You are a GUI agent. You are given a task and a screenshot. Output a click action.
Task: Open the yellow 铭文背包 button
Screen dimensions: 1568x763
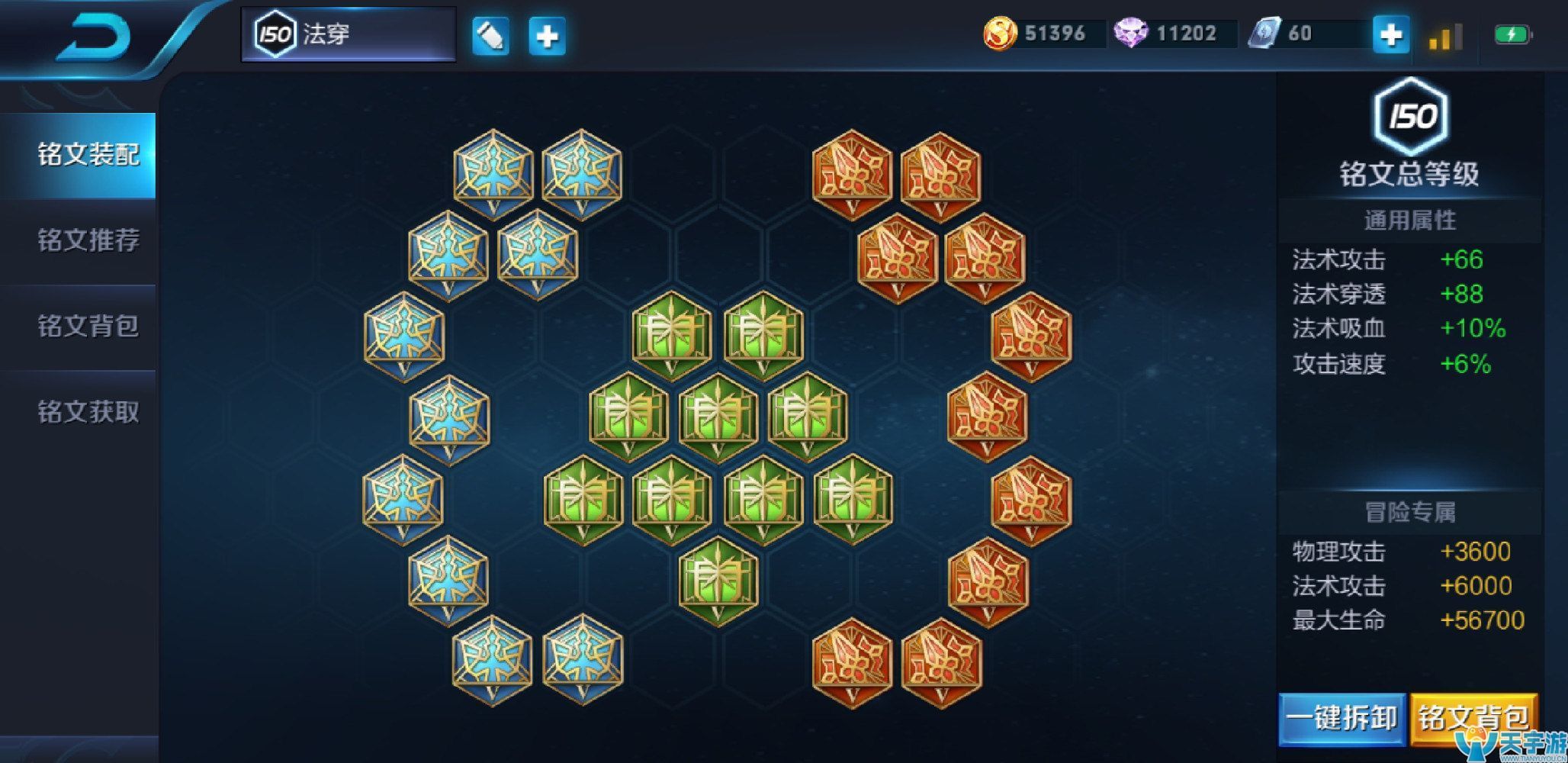click(1473, 718)
